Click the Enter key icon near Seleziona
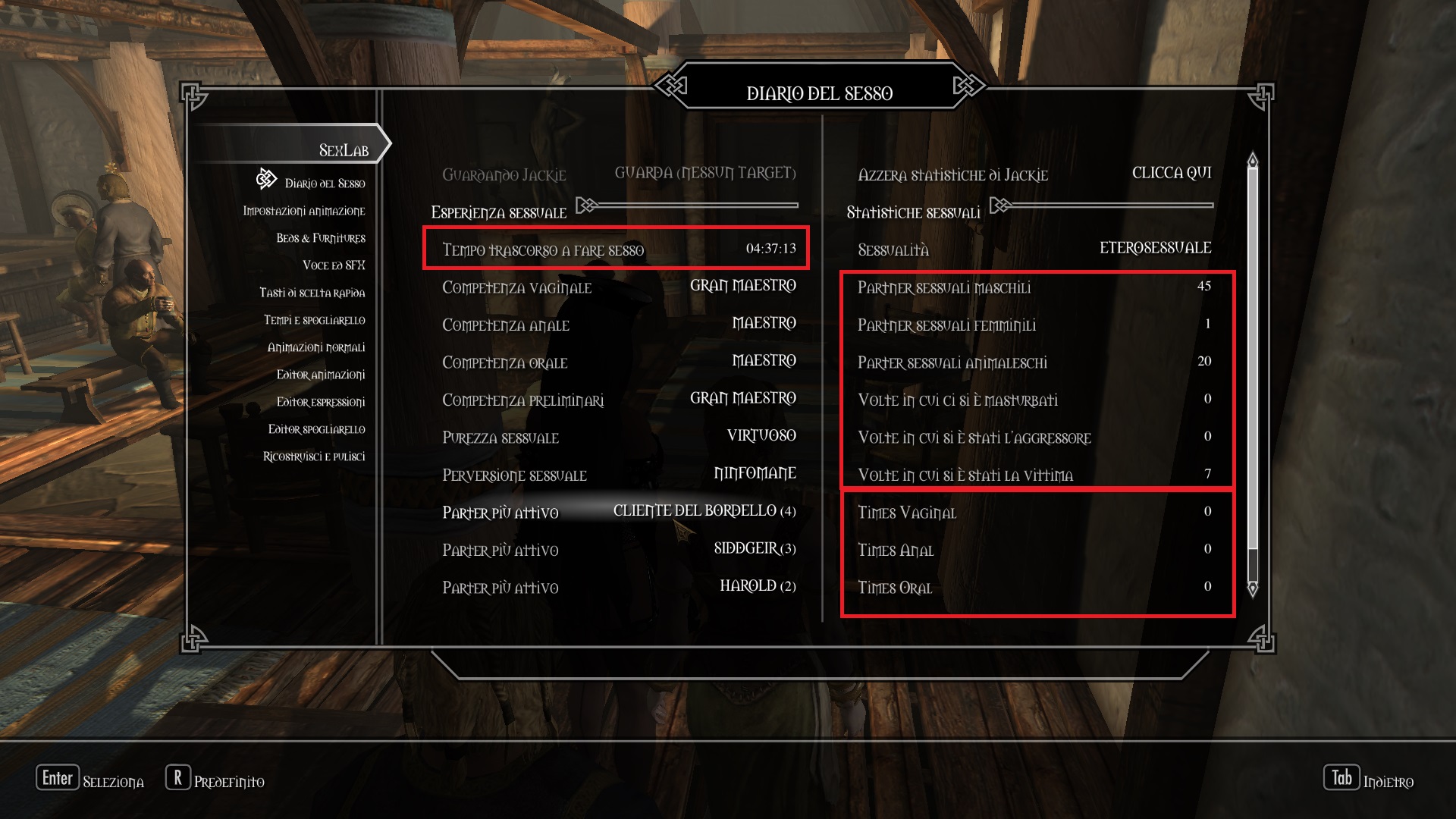The width and height of the screenshot is (1456, 819). [58, 777]
